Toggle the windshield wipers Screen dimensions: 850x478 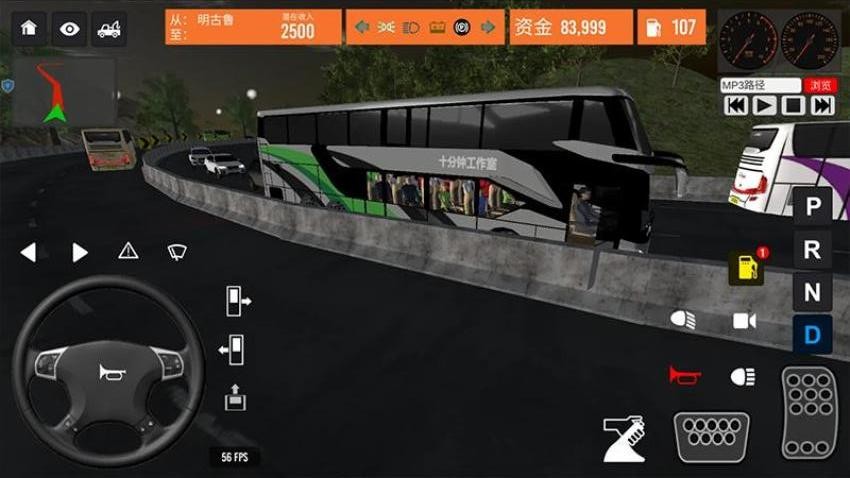[x=177, y=251]
